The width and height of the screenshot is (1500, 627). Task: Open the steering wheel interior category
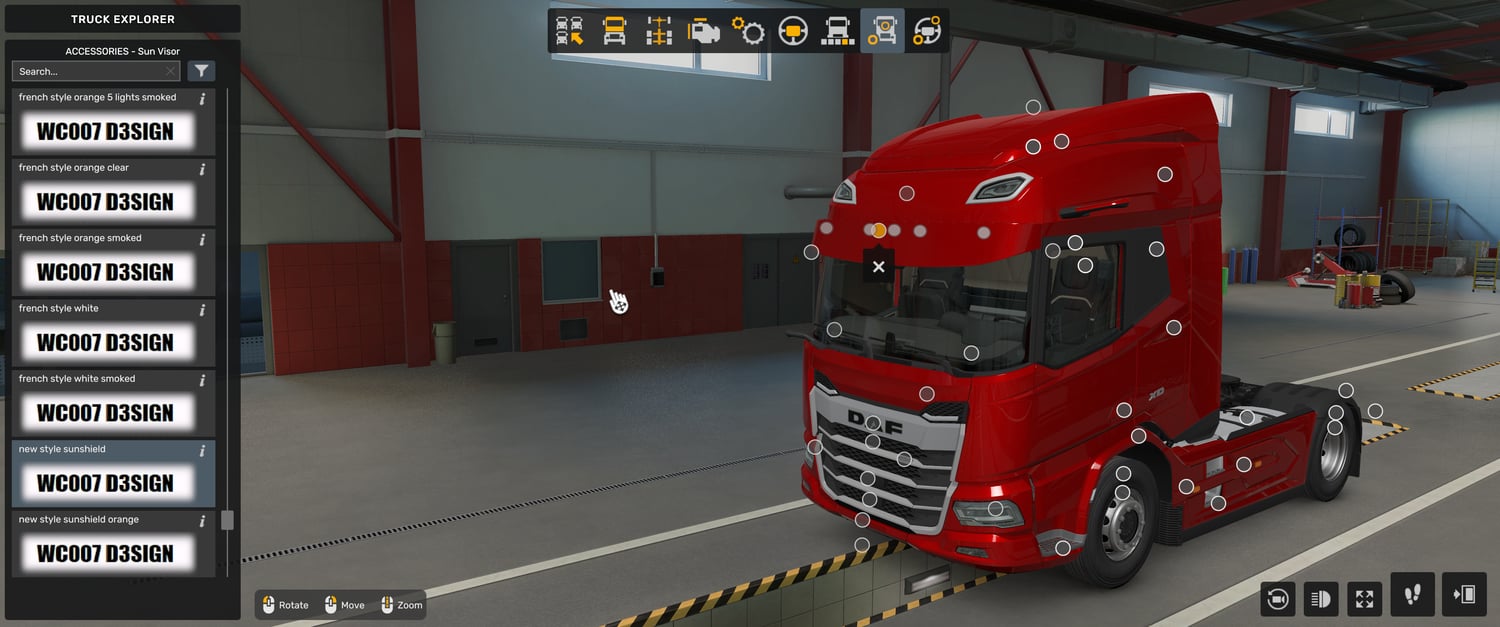[793, 31]
